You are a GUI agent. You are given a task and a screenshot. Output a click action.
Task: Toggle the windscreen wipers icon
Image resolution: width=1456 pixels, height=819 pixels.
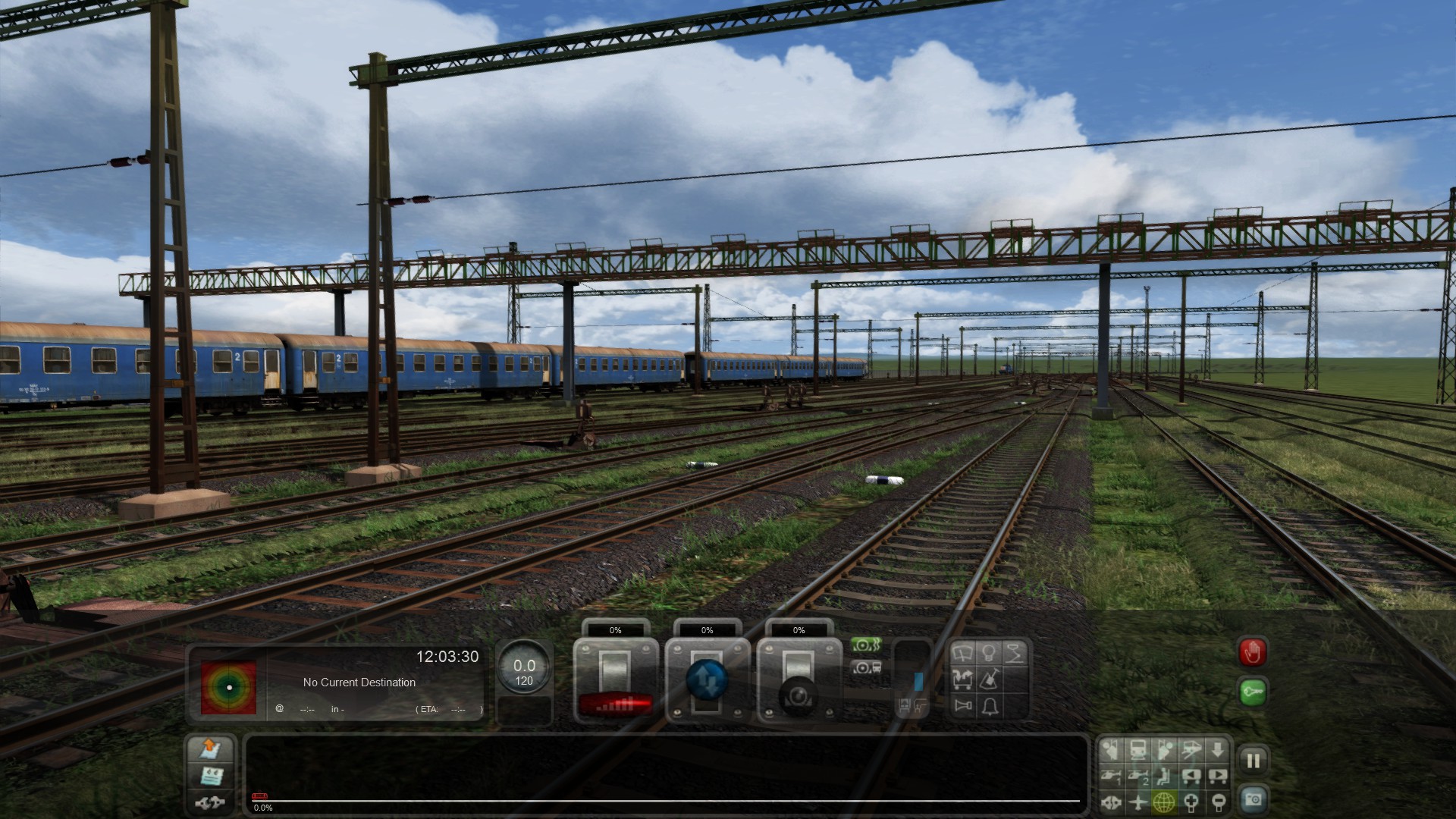click(x=964, y=654)
